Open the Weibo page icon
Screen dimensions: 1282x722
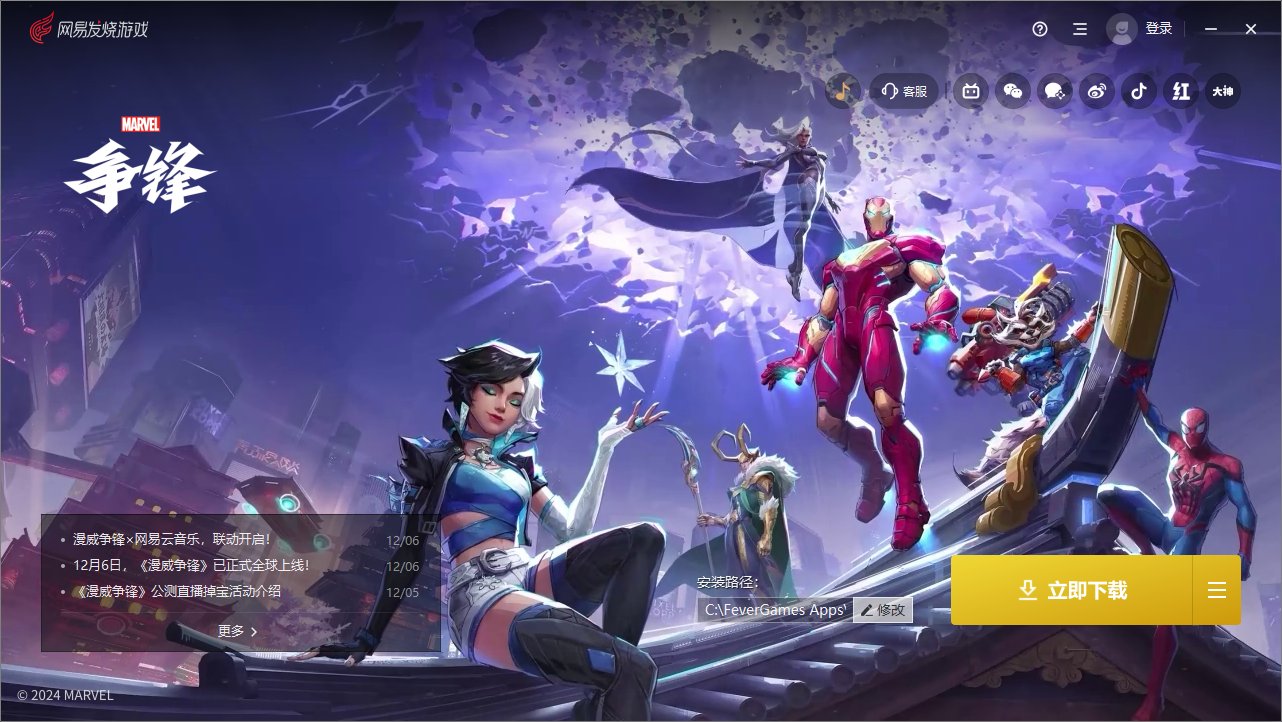pyautogui.click(x=1096, y=91)
